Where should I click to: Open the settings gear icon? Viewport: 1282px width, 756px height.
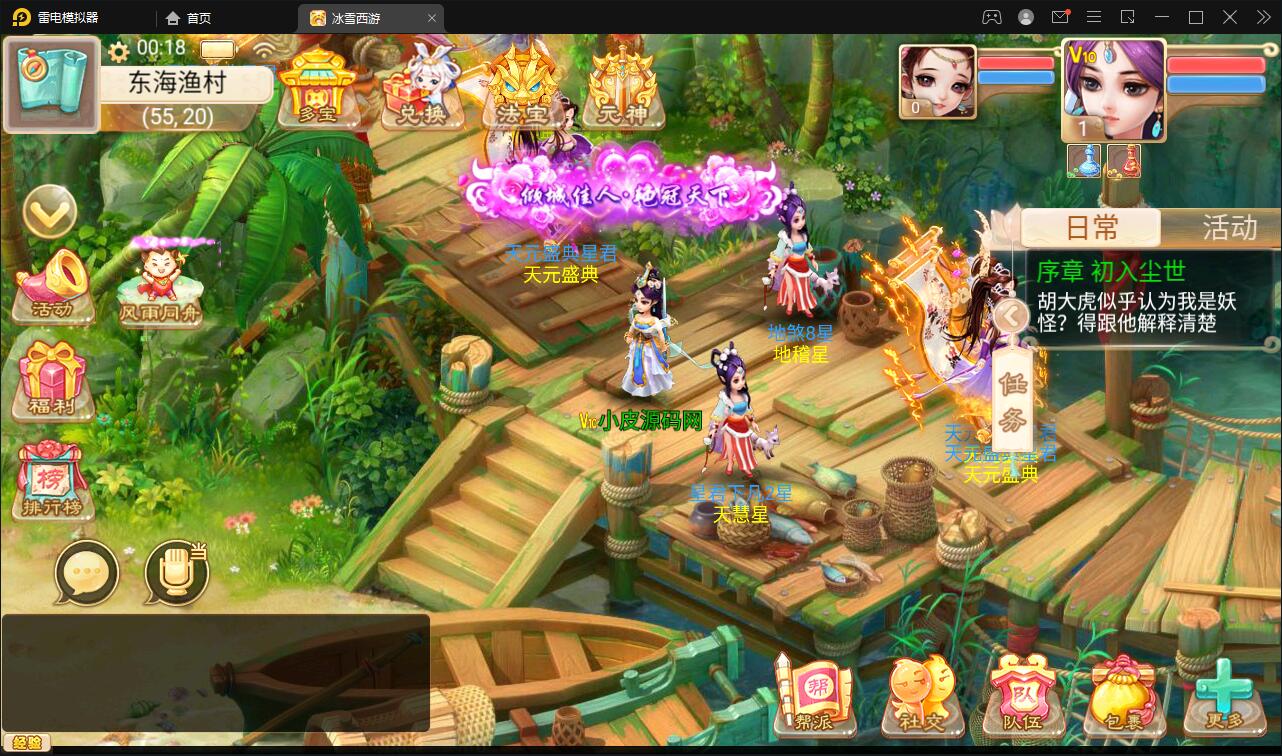(120, 50)
